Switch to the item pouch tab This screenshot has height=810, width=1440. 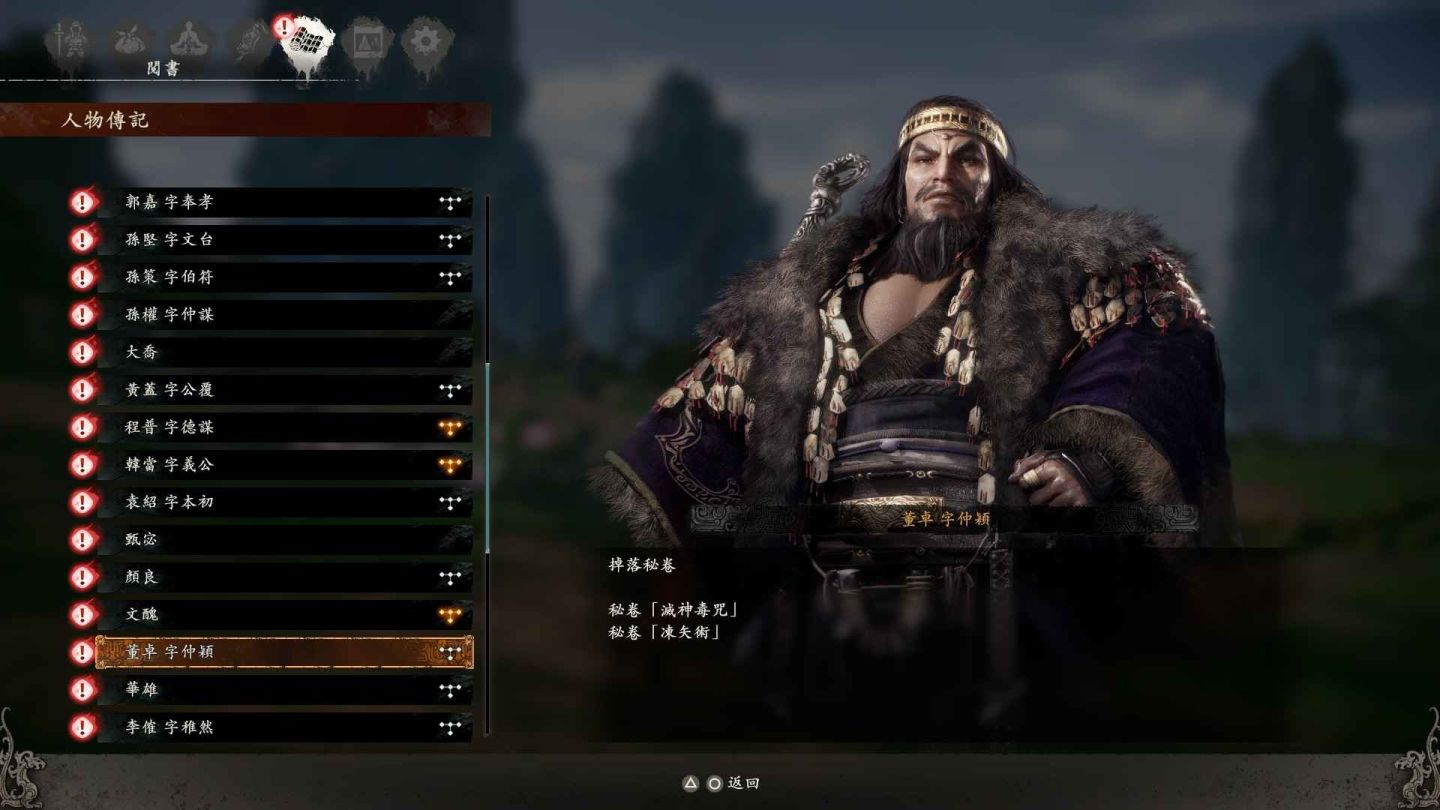pos(128,41)
